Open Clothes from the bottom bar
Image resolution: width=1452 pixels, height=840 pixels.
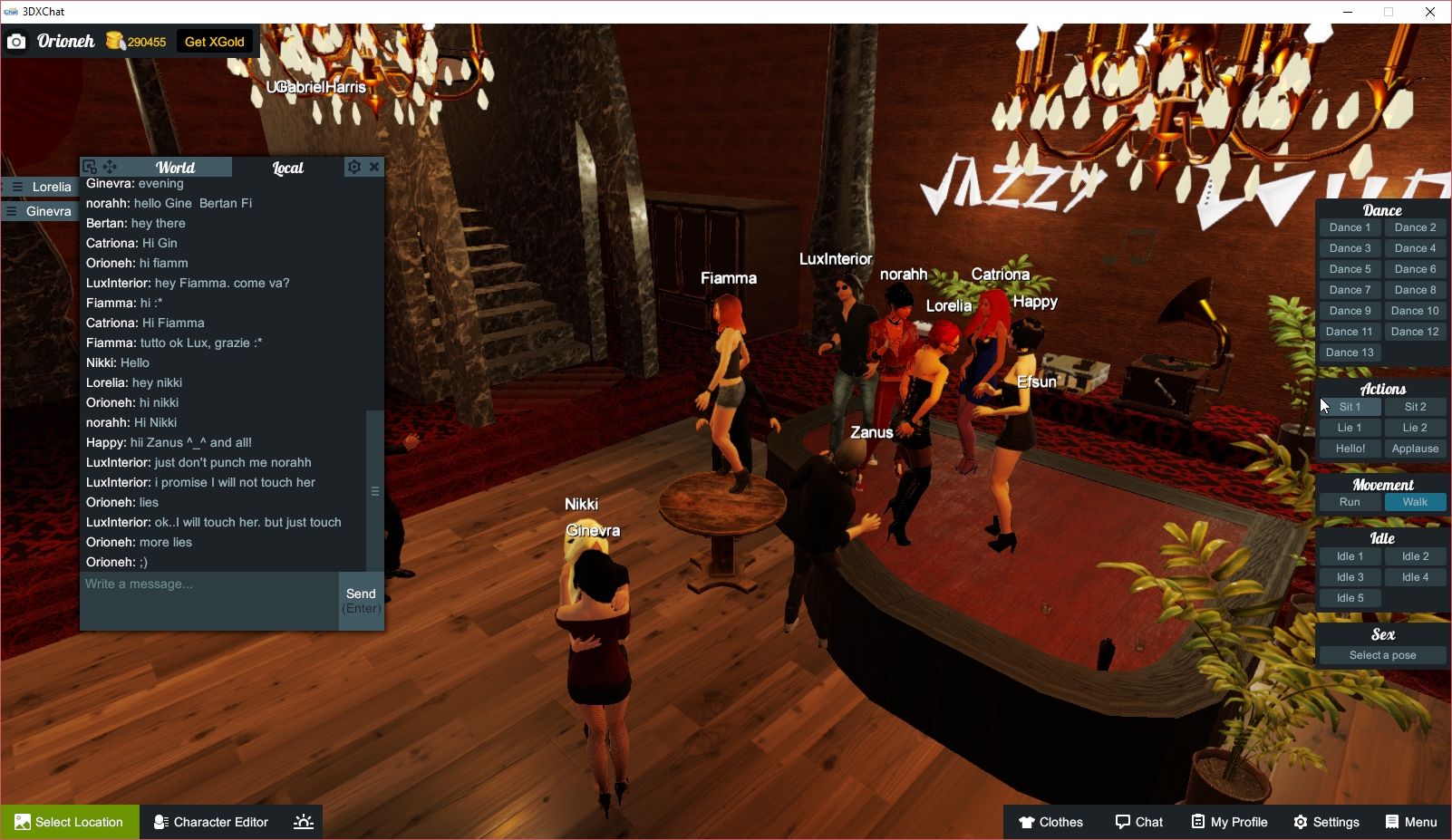pyautogui.click(x=1050, y=822)
